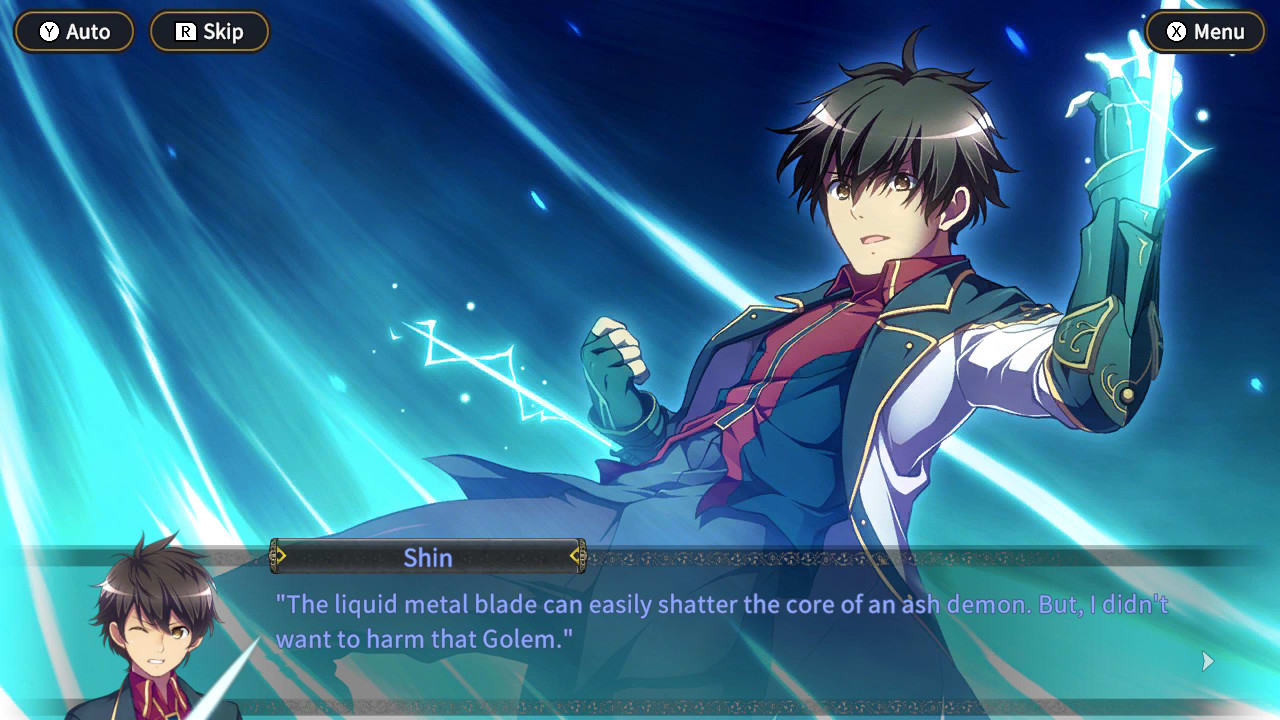
Task: Open the Menu from the top-right button
Action: click(x=1205, y=31)
